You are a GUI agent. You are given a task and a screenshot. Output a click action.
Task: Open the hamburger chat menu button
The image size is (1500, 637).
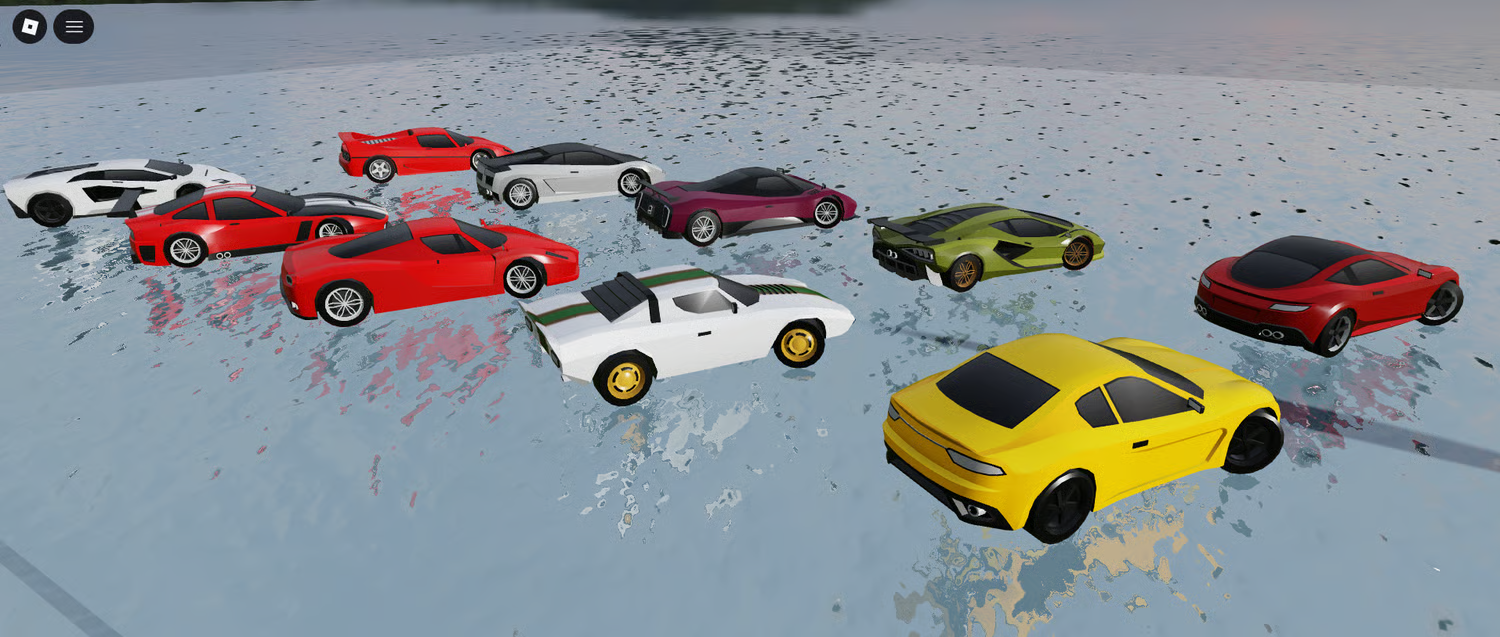point(74,27)
